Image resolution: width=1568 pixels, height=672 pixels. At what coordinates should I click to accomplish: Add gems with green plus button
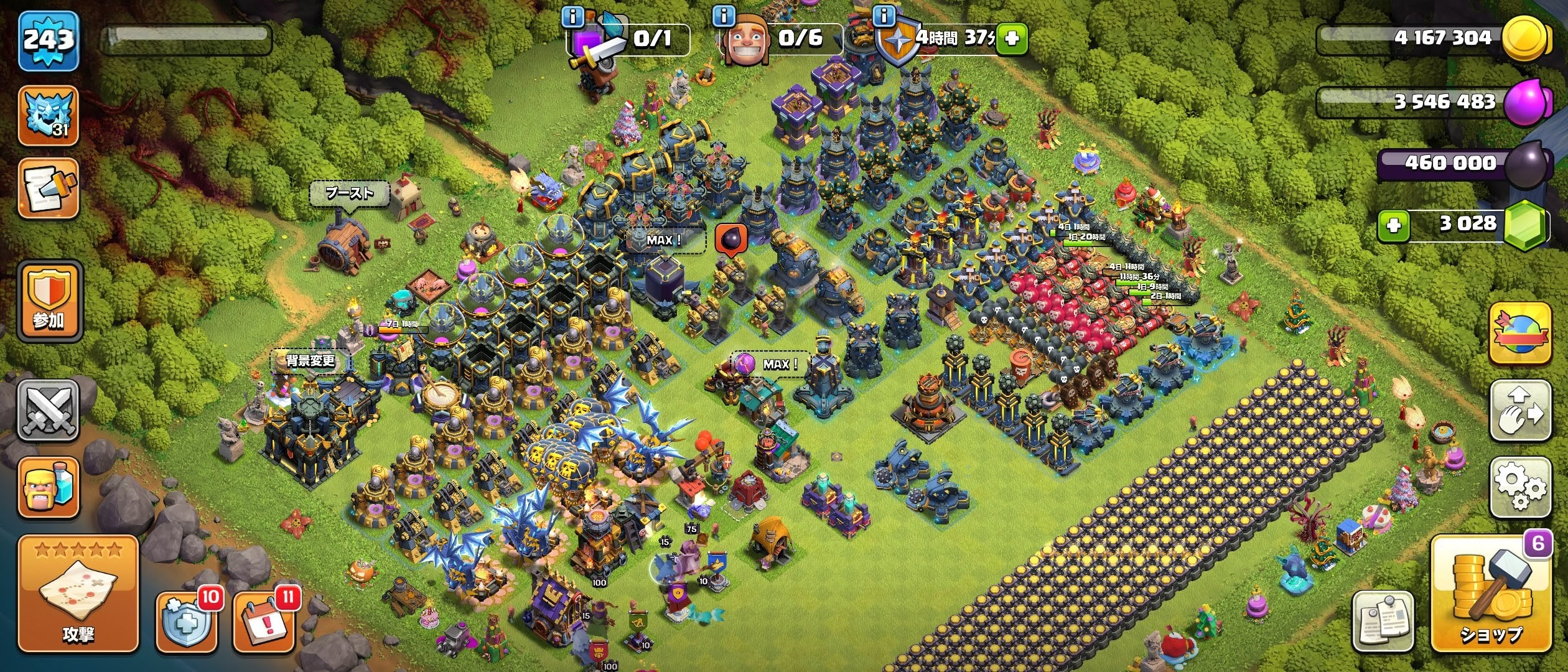[1394, 225]
